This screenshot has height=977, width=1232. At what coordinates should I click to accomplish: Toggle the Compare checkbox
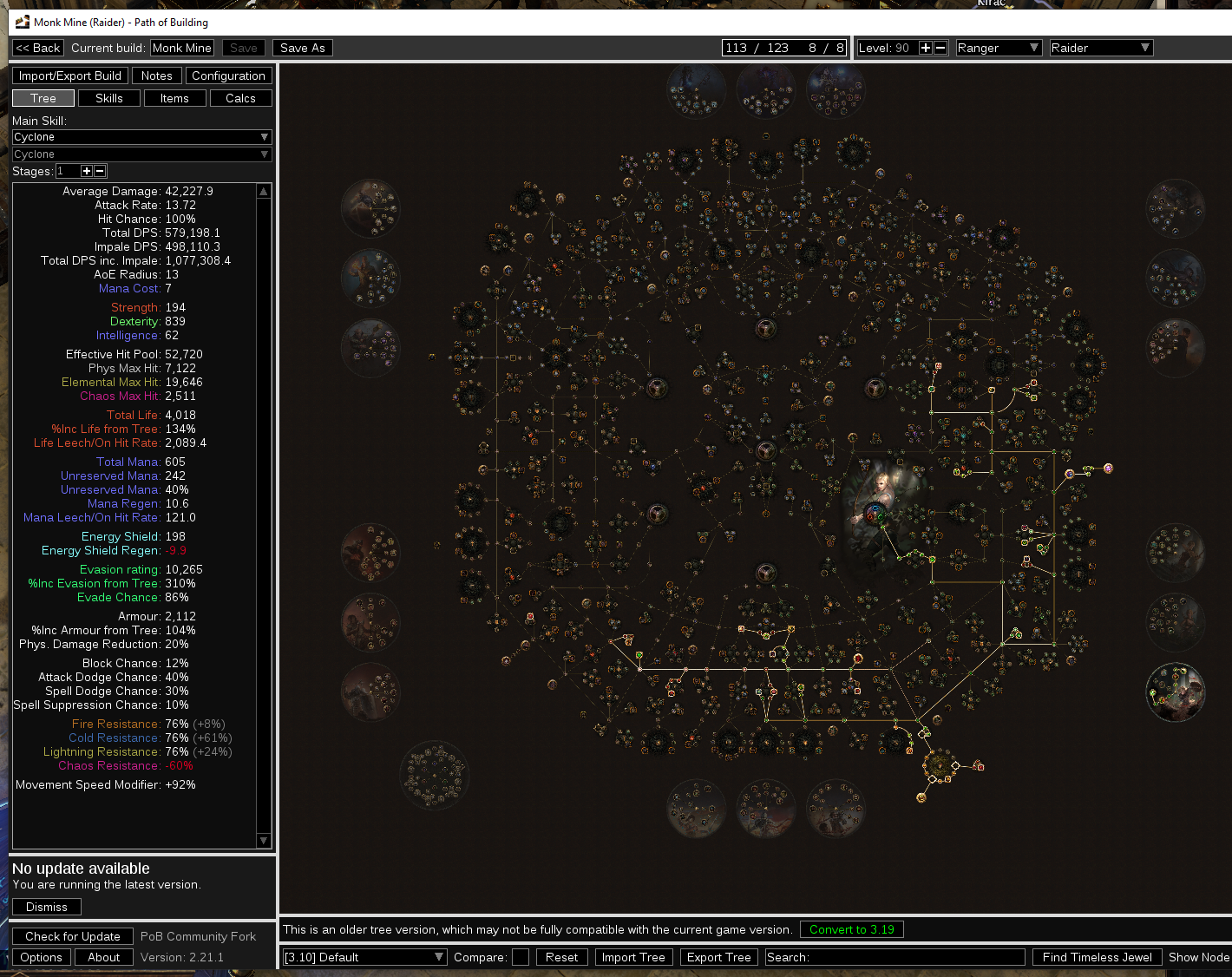point(521,957)
